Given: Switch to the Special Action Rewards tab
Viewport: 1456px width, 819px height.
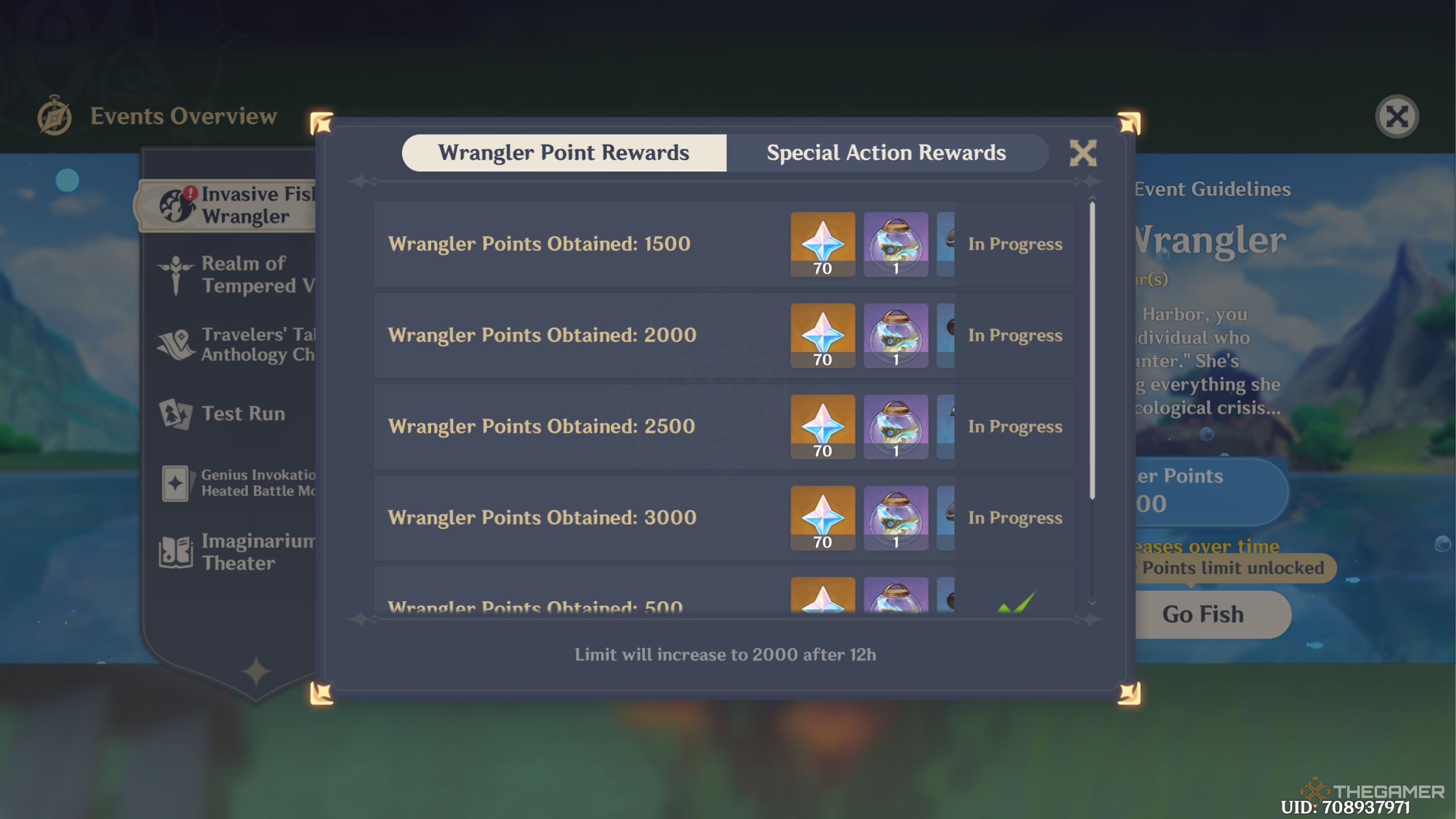Looking at the screenshot, I should click(x=886, y=152).
